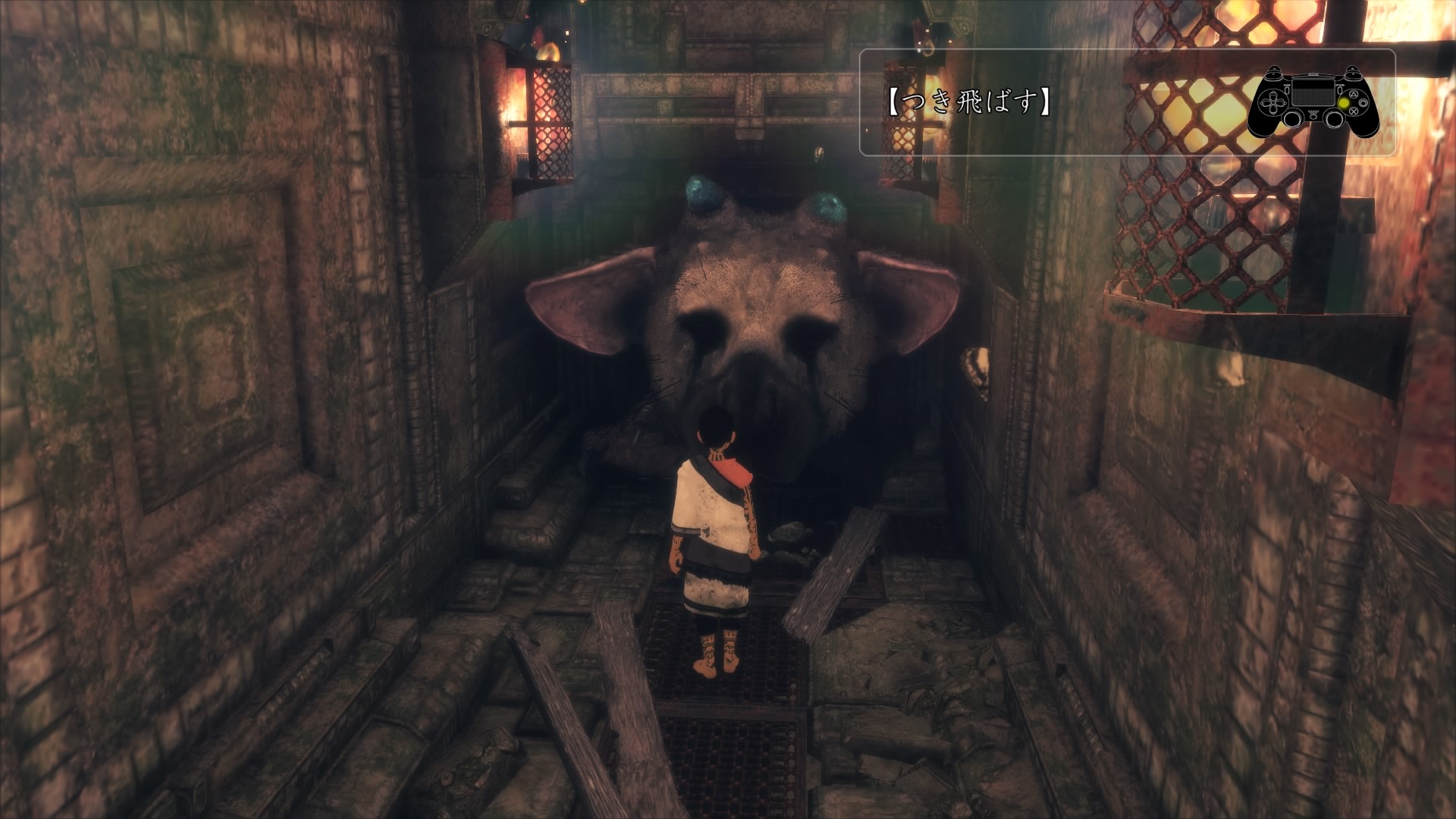This screenshot has width=1456, height=819.
Task: Click the Circle button icon on the controller
Action: tap(1363, 104)
